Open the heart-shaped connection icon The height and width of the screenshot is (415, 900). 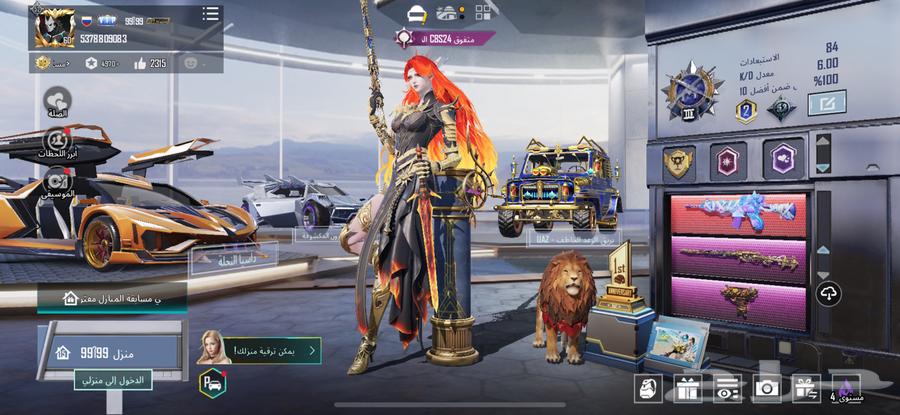point(57,100)
